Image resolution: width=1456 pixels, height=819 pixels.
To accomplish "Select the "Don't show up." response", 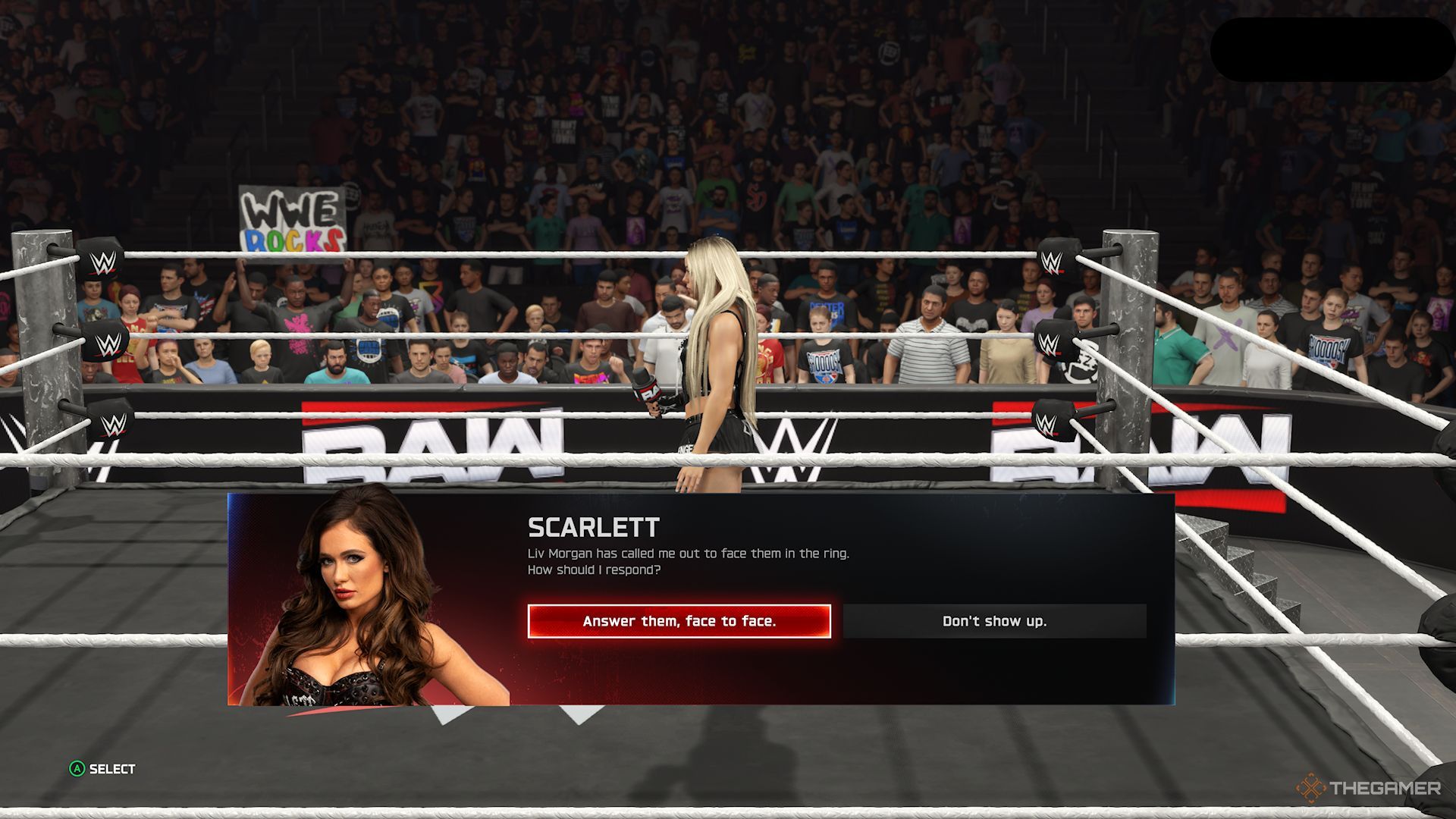I will pyautogui.click(x=994, y=621).
